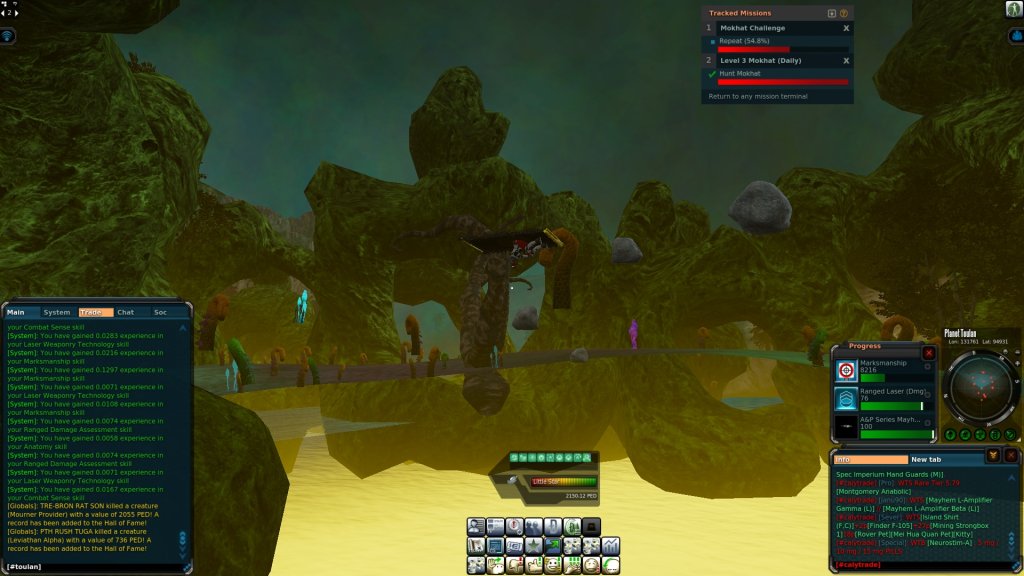Select the Marksmanship skill target icon
The height and width of the screenshot is (576, 1024).
846,371
